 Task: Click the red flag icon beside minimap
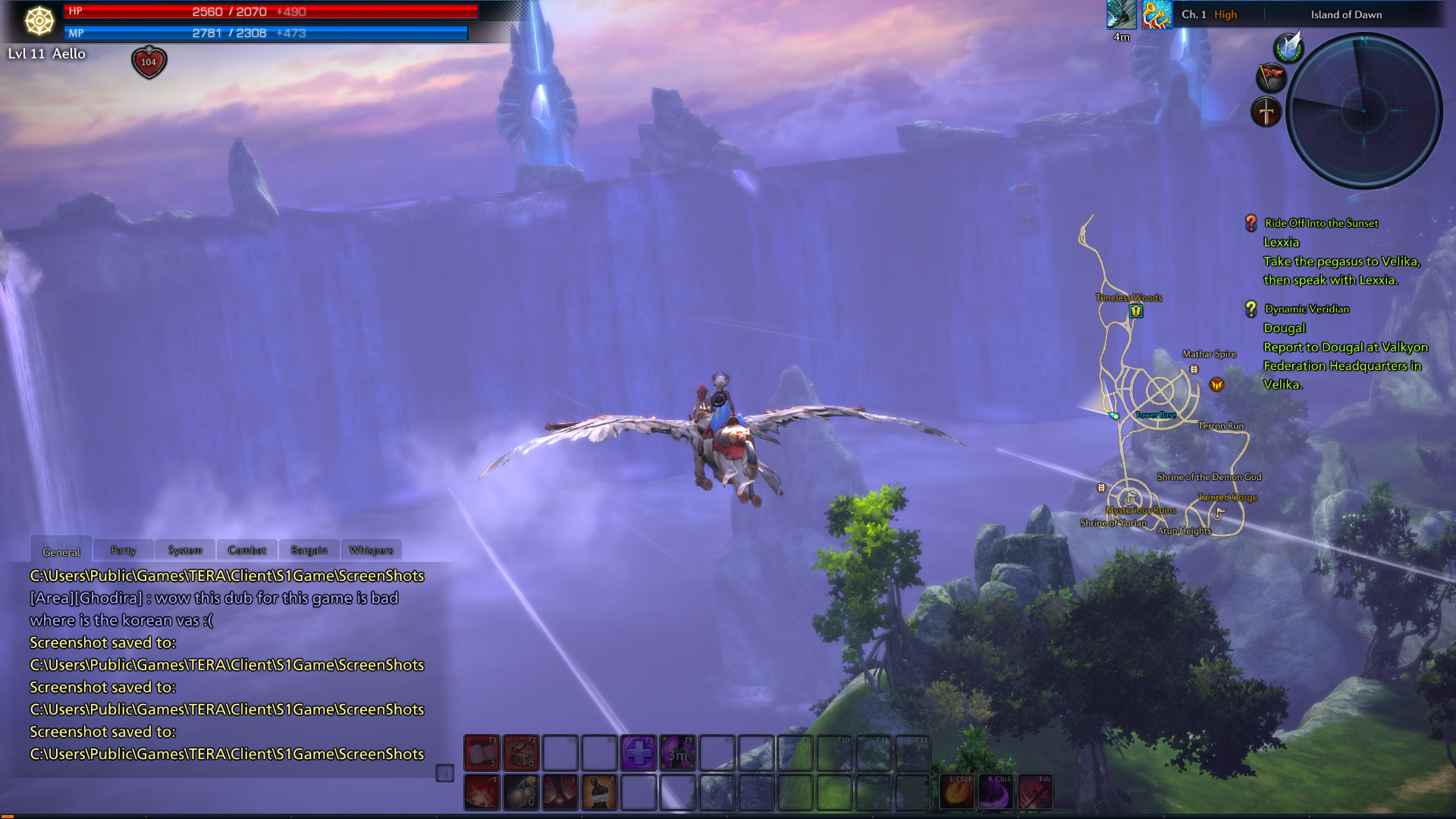point(1272,77)
